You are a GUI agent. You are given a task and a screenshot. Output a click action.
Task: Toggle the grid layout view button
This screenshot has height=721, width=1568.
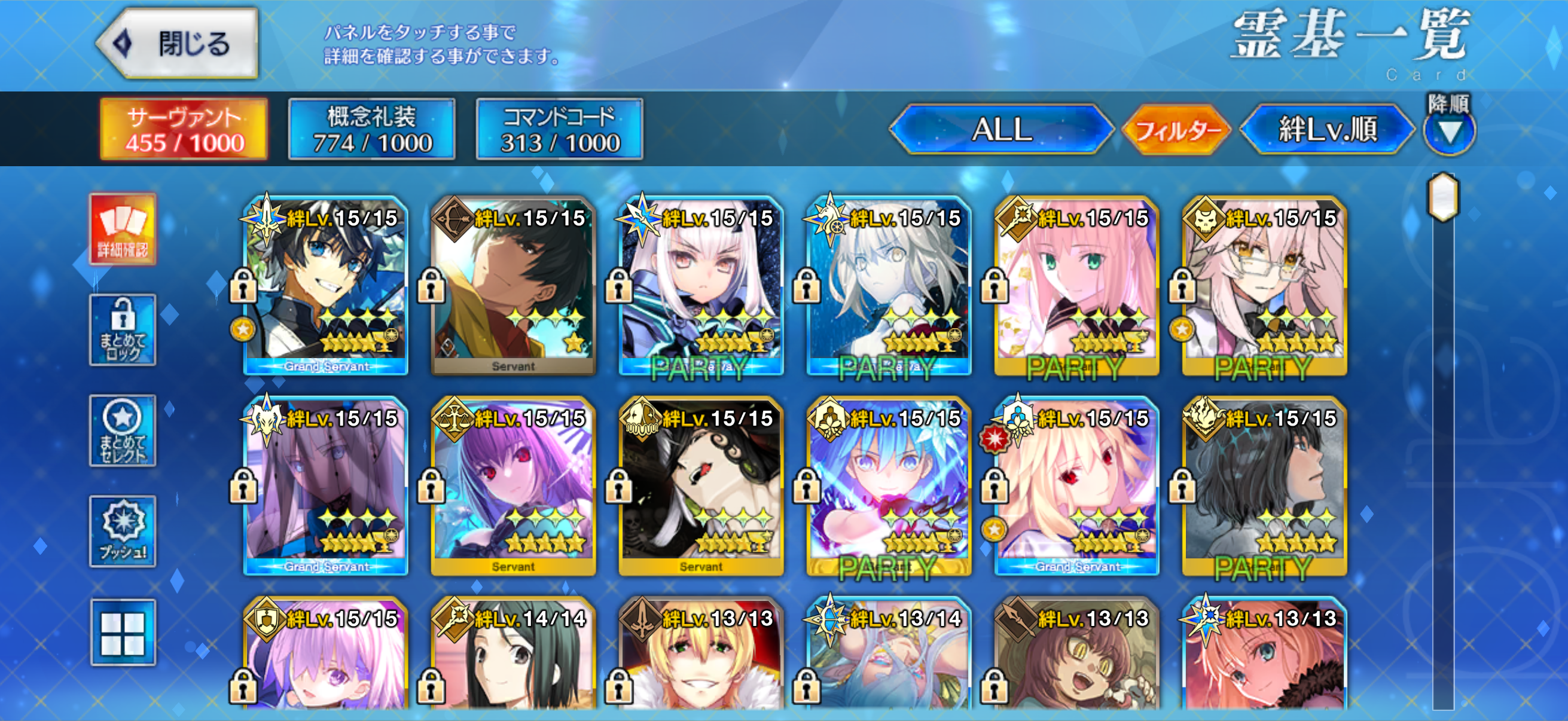tap(123, 633)
